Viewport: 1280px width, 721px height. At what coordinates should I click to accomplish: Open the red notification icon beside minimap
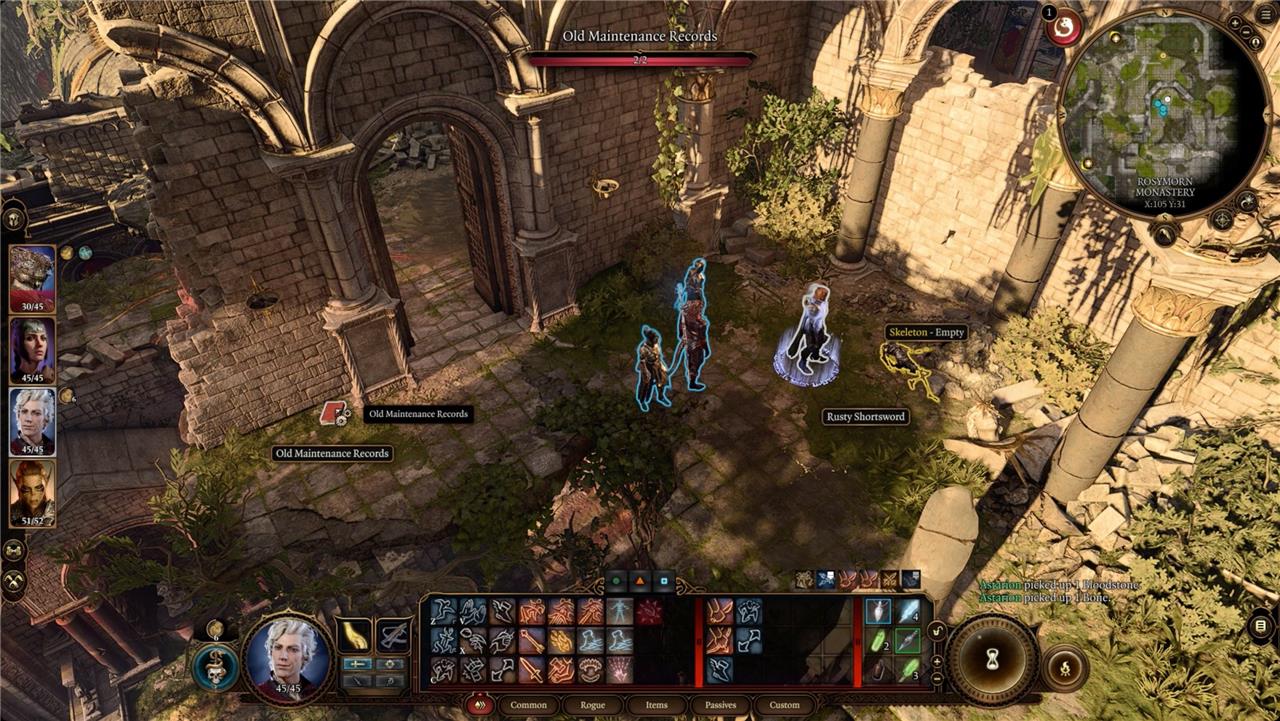1064,27
